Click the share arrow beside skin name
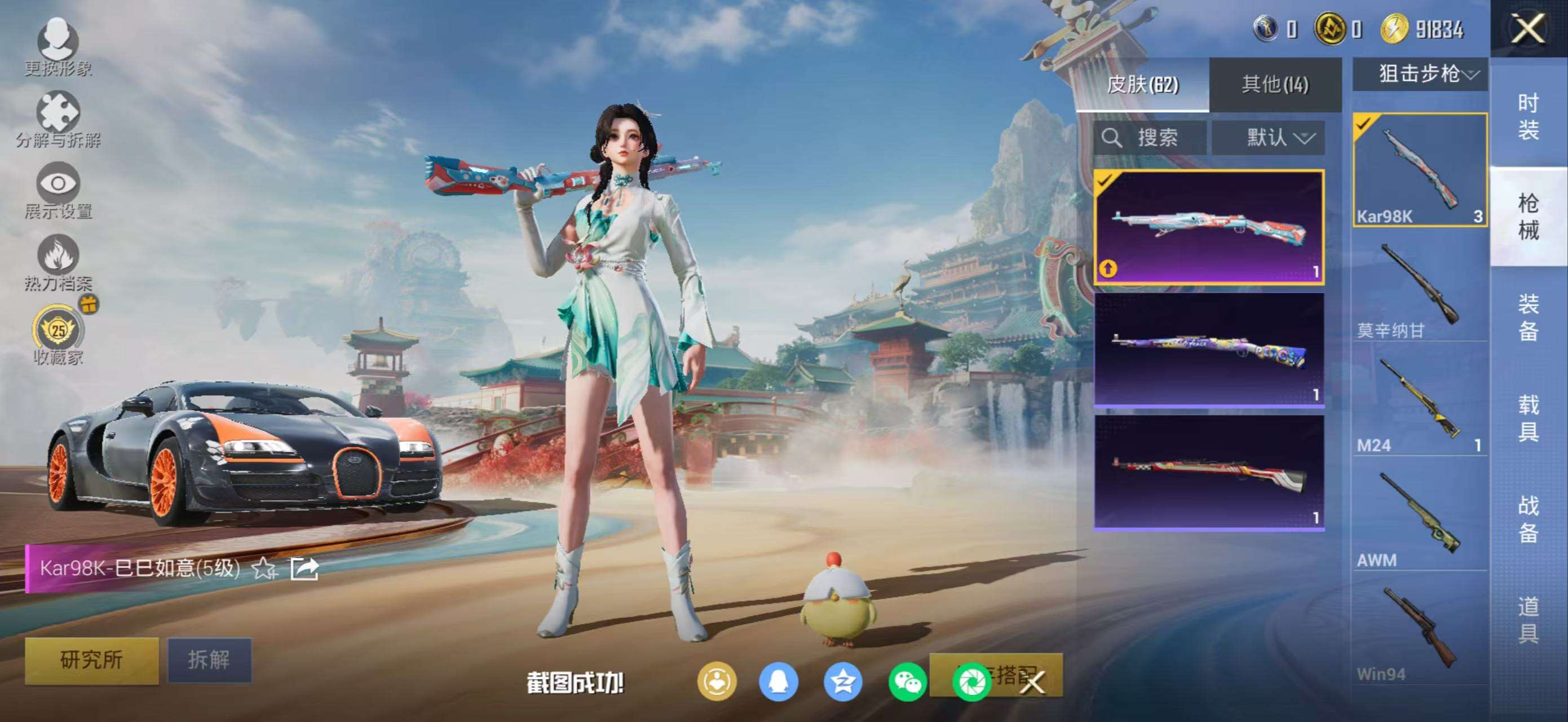 pos(304,569)
